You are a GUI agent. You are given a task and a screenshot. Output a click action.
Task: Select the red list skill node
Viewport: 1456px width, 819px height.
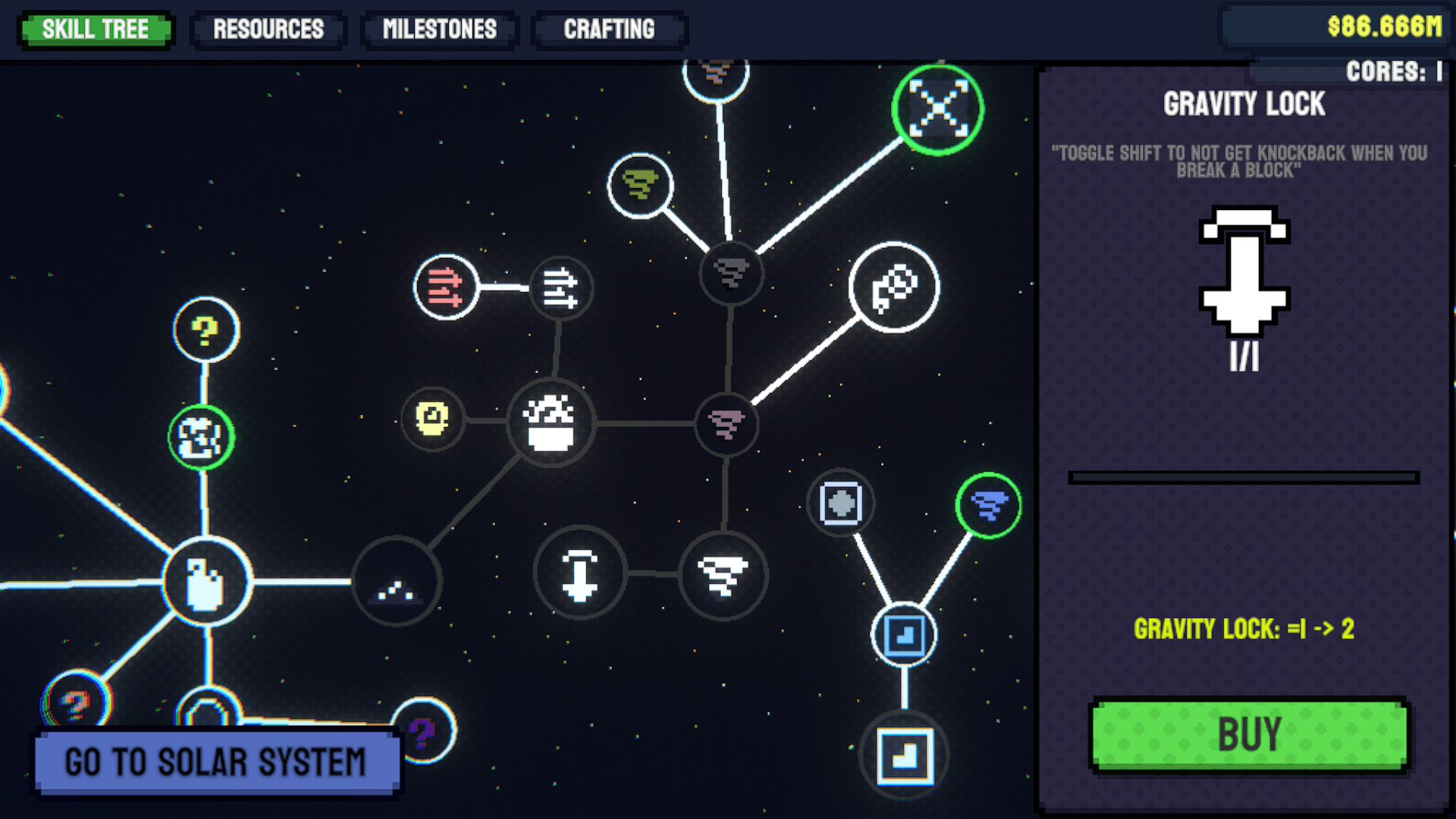446,288
